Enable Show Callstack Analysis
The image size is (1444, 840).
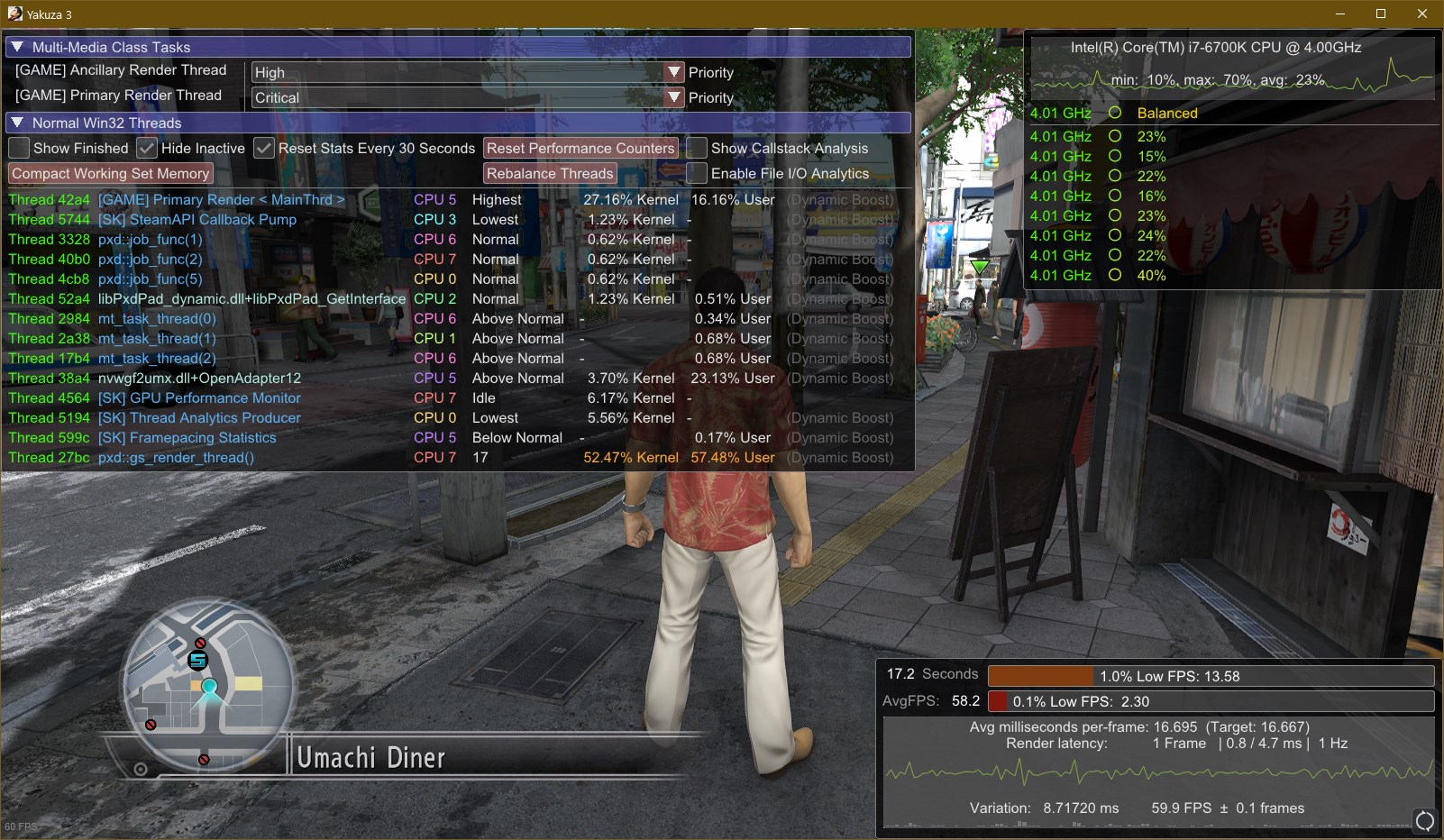pos(697,149)
